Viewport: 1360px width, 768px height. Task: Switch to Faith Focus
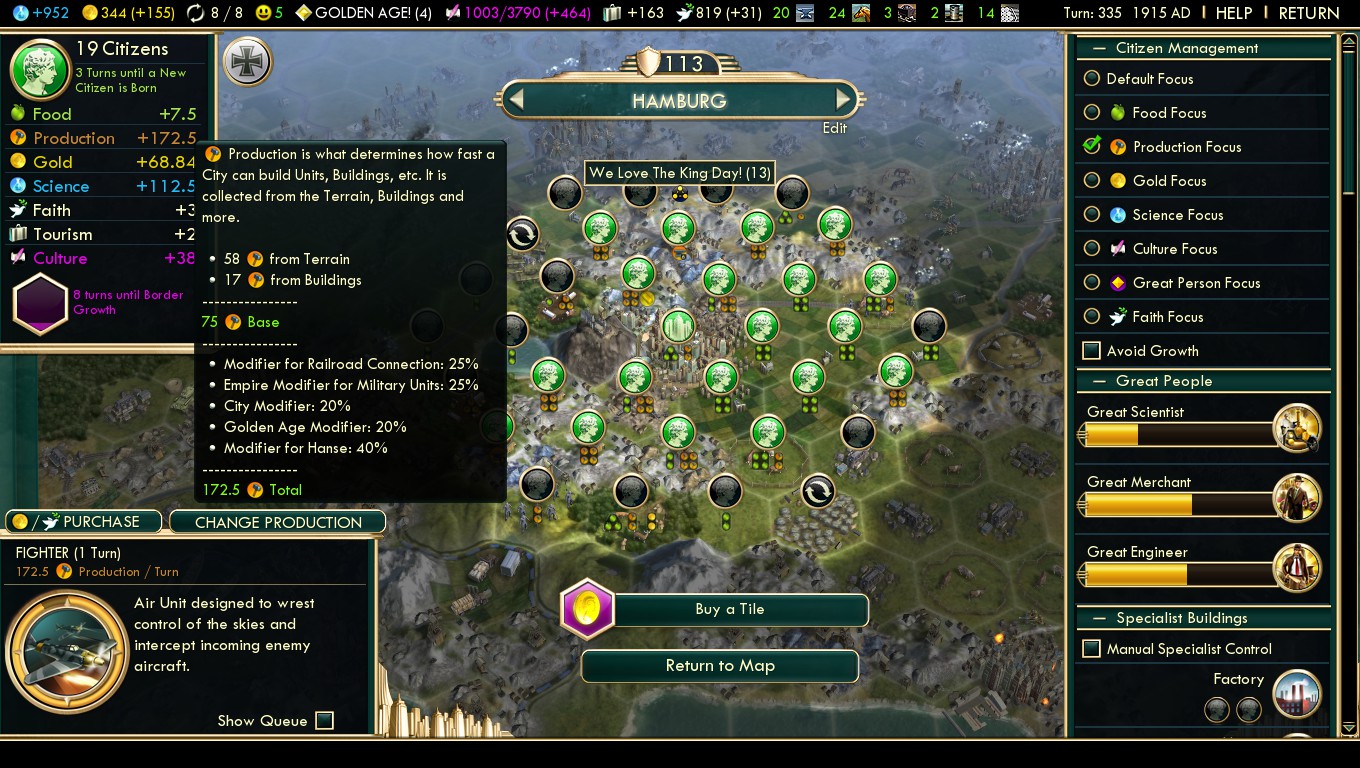click(1092, 317)
